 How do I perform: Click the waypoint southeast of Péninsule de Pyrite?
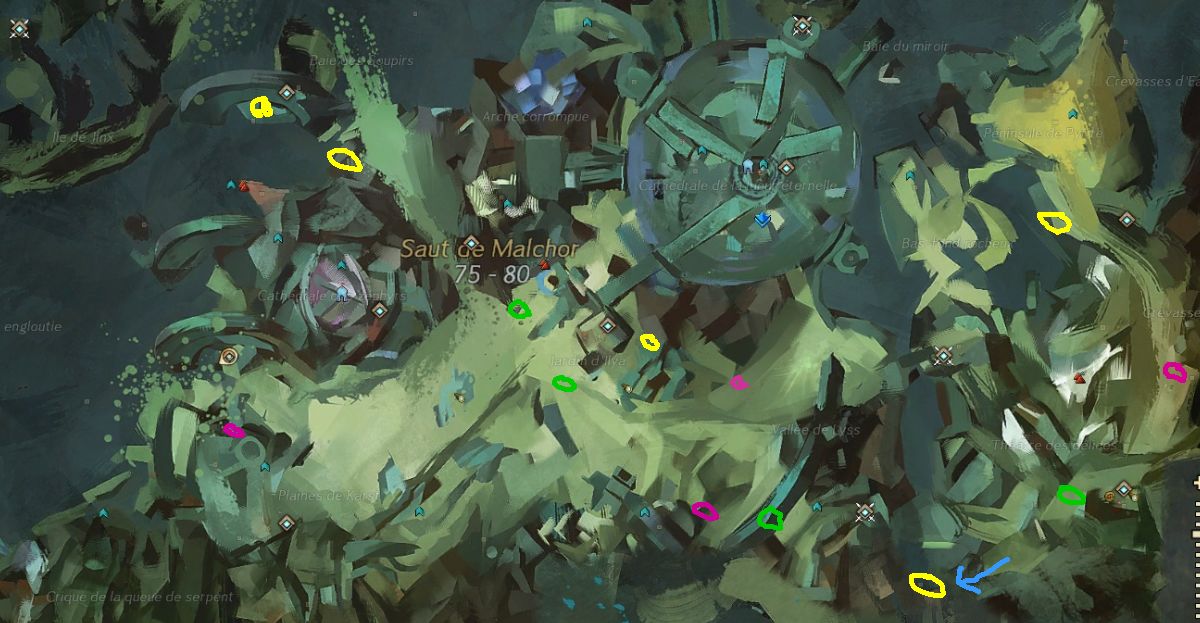[x=1126, y=220]
